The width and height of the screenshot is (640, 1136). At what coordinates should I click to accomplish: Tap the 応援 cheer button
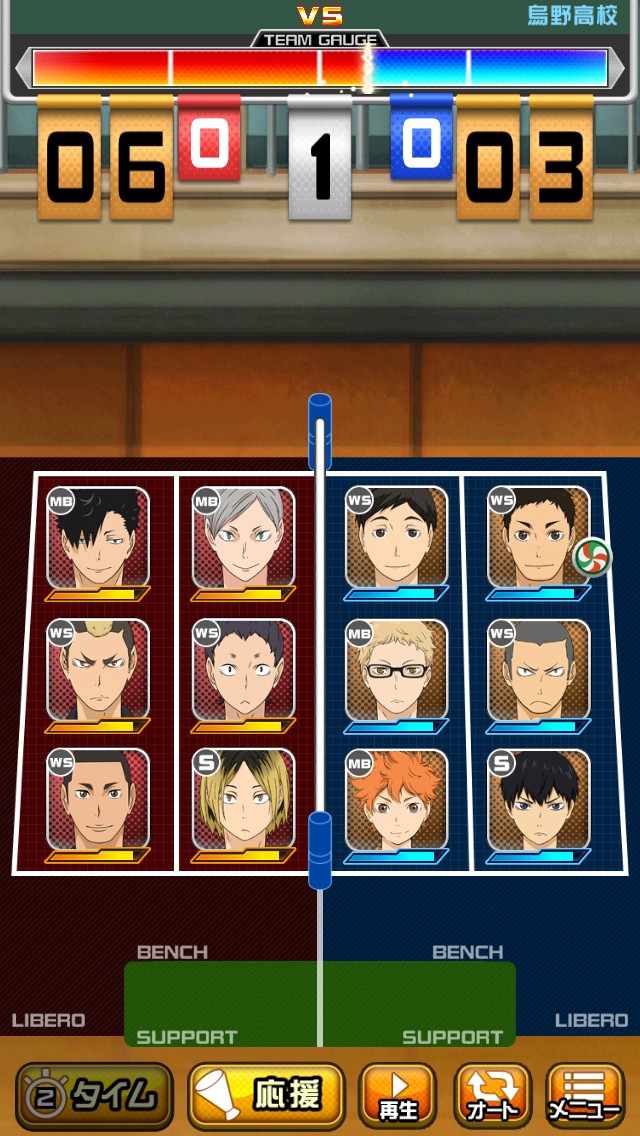point(266,1096)
